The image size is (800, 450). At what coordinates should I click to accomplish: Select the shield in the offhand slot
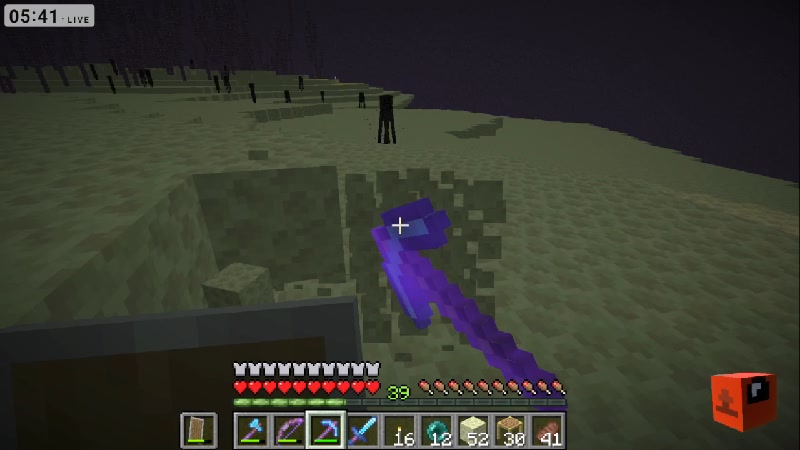(198, 431)
